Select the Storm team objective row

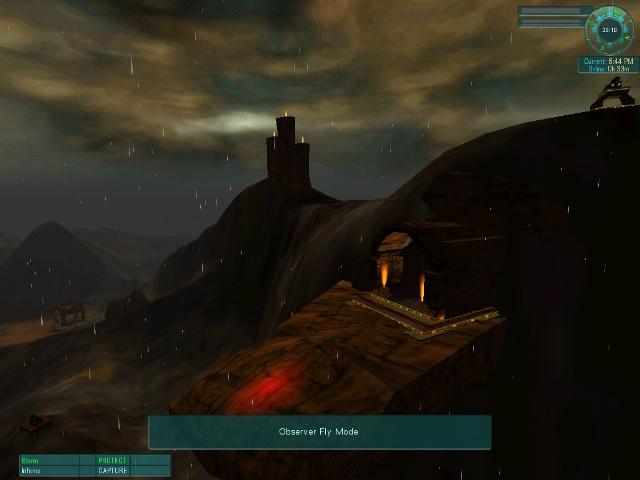click(94, 461)
